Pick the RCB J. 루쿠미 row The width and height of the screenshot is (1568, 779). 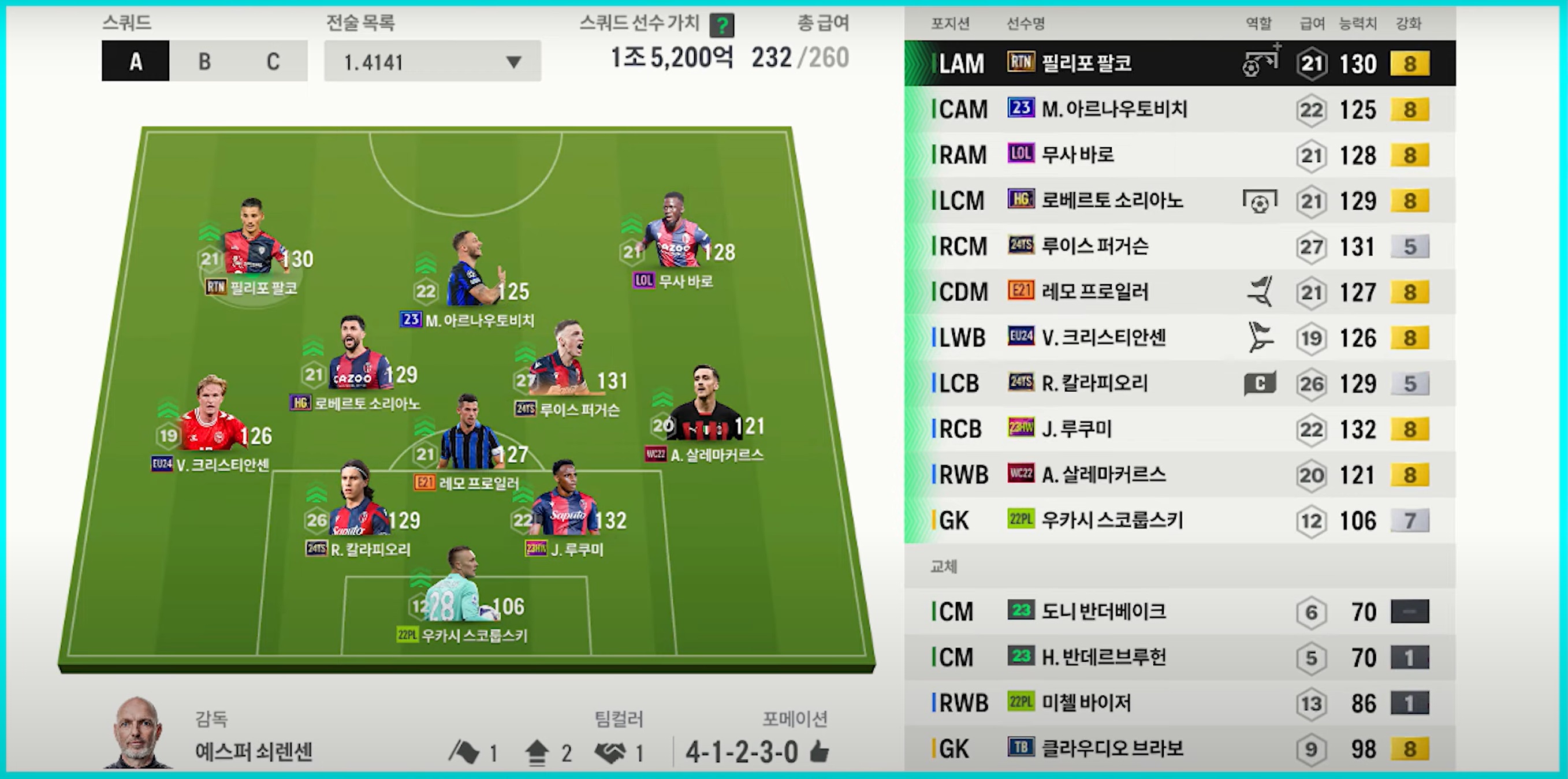click(x=1179, y=429)
